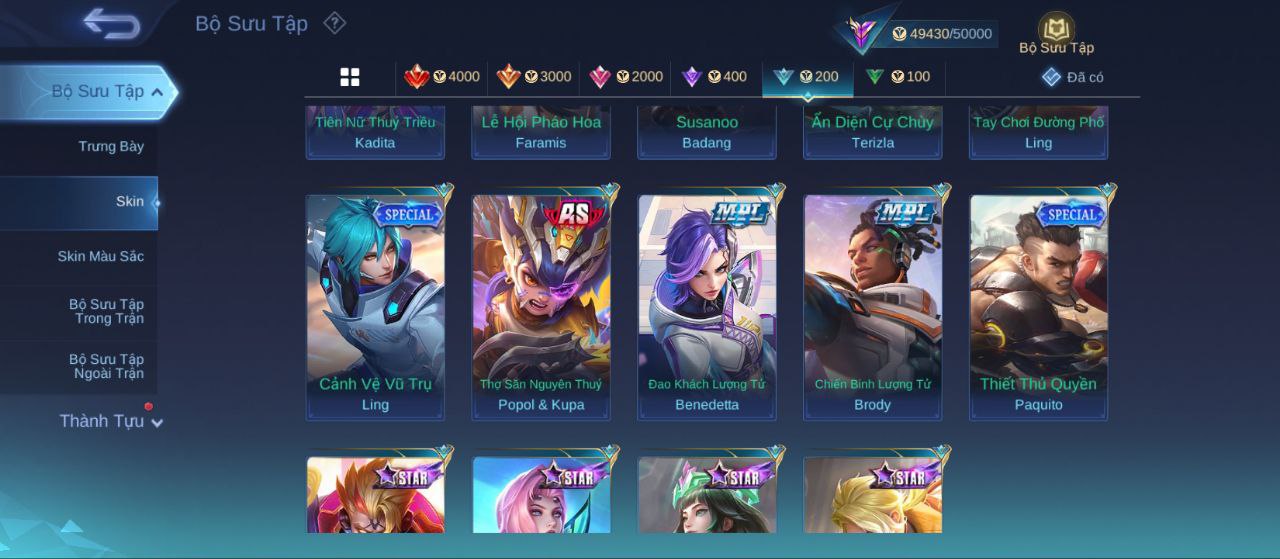This screenshot has height=559, width=1280.
Task: Open Bộ Sưu Tập Ngoài Trận
Action: coord(105,367)
